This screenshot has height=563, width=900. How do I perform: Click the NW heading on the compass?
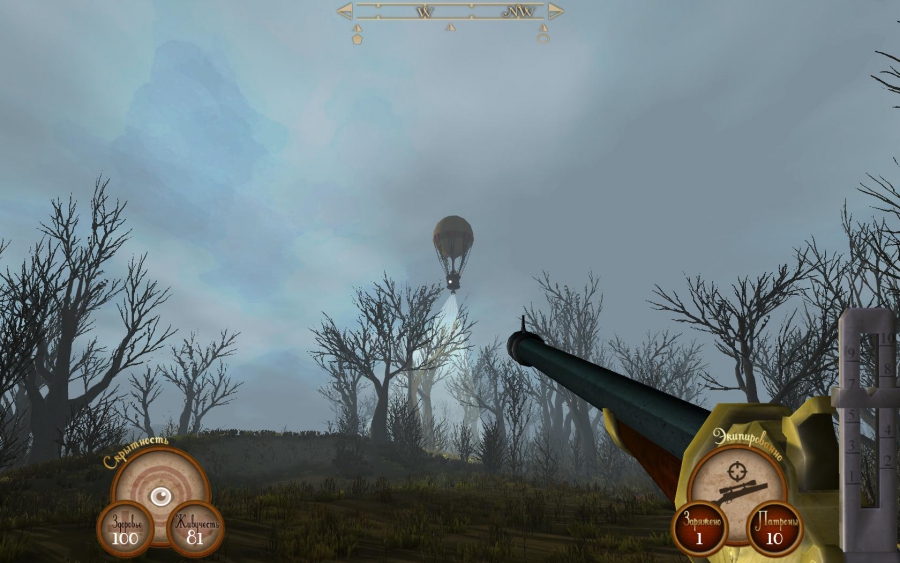coord(520,12)
